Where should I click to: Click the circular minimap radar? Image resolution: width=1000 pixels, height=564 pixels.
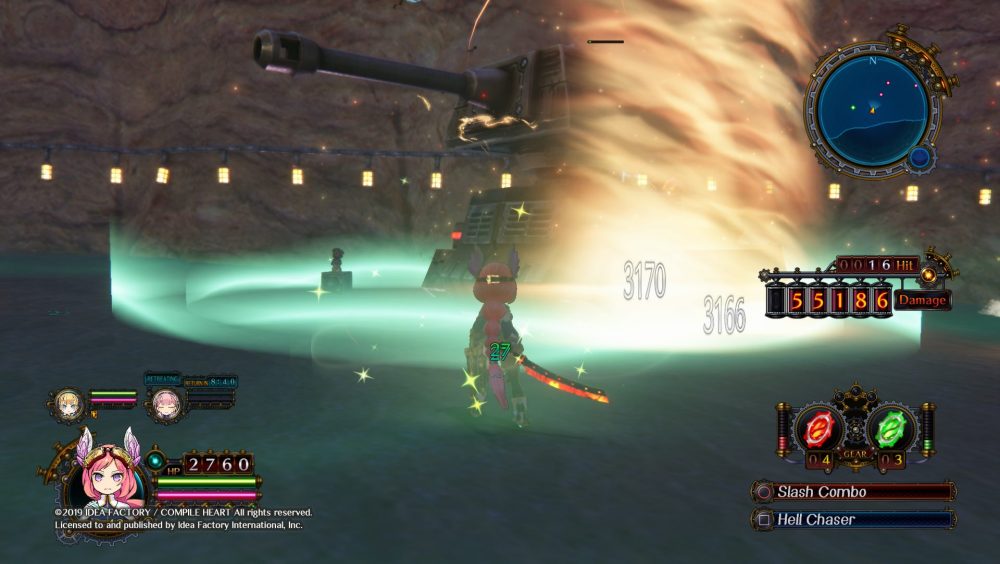873,111
